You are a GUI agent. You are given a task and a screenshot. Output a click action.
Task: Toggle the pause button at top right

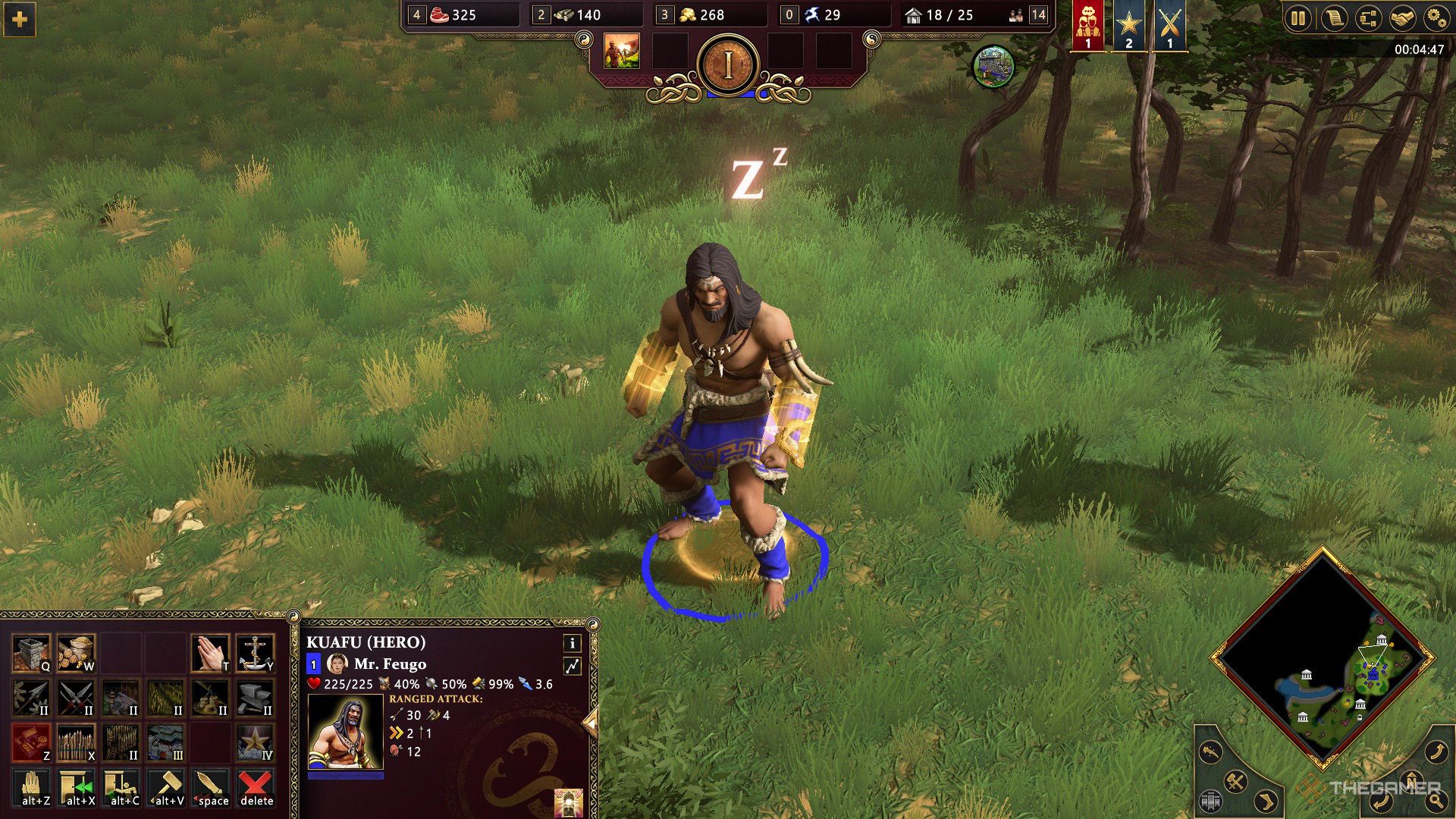tap(1298, 19)
